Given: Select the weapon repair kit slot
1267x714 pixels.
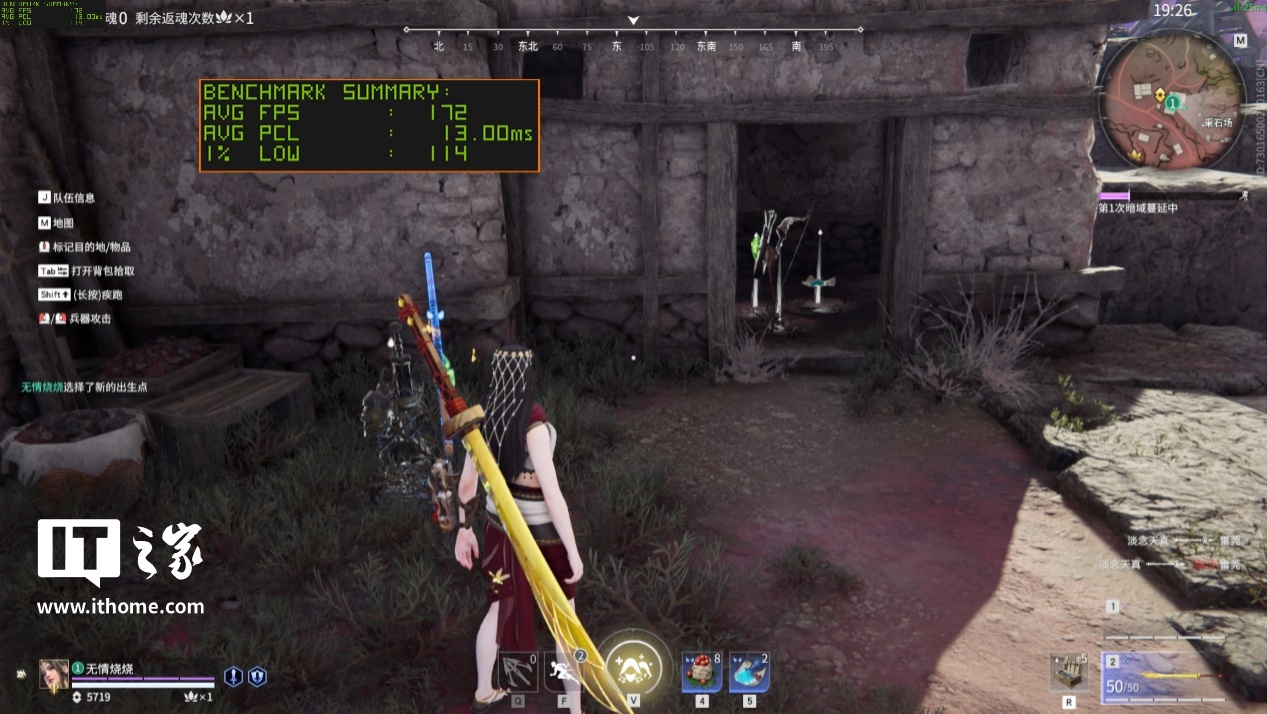Looking at the screenshot, I should (x=1069, y=673).
